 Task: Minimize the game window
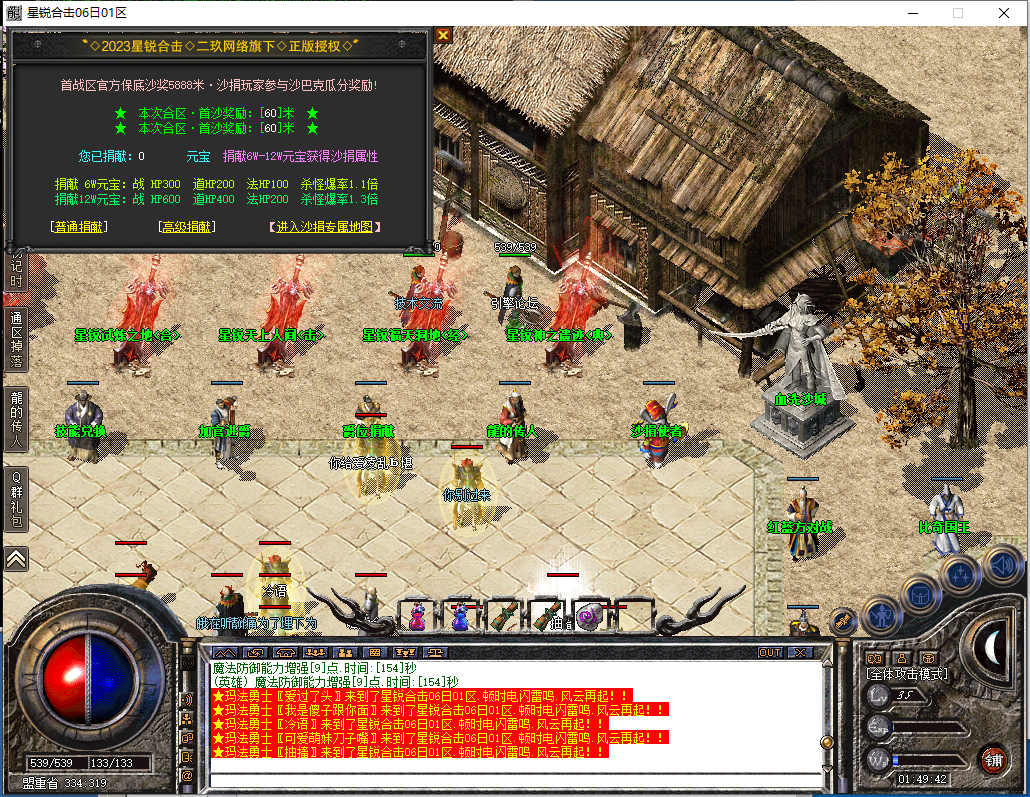911,13
